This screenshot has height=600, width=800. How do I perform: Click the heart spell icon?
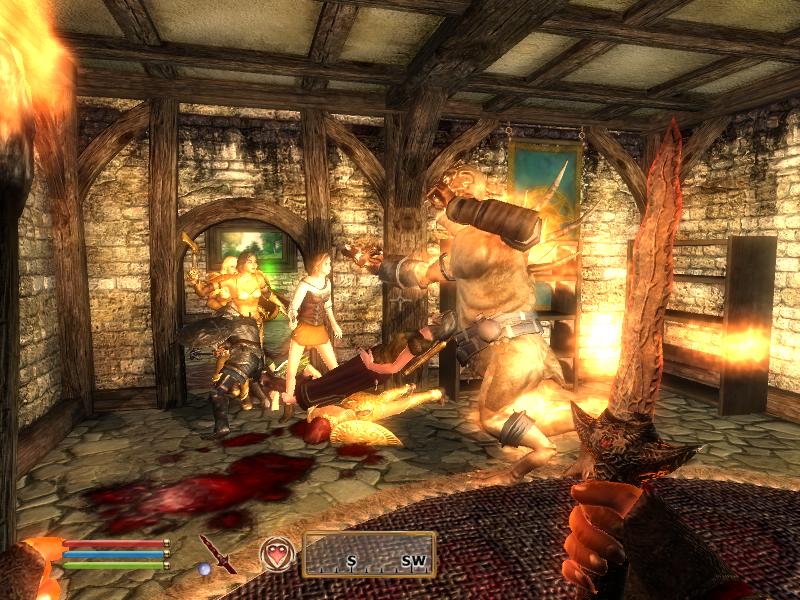pos(277,553)
